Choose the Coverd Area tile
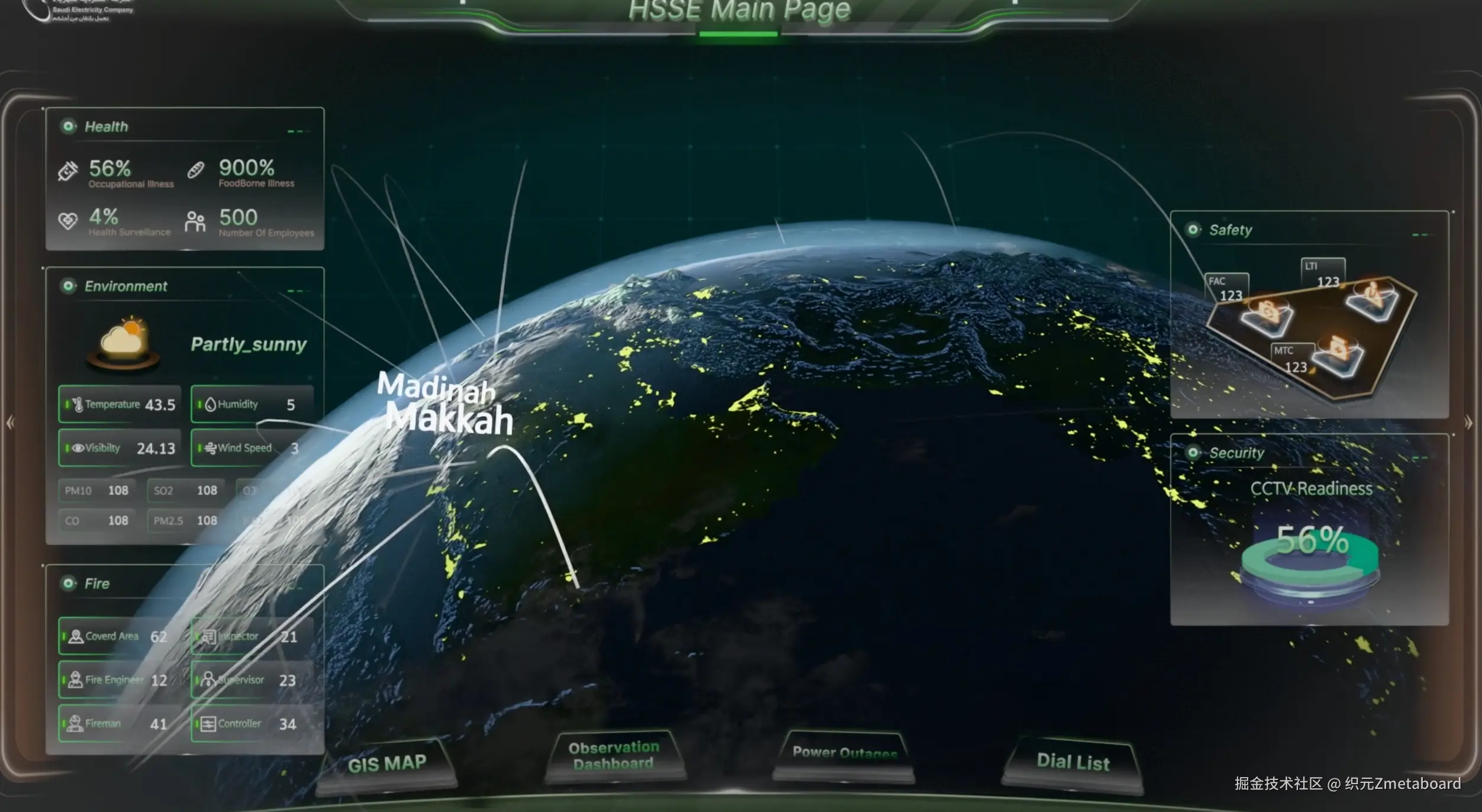This screenshot has height=812, width=1482. (120, 637)
